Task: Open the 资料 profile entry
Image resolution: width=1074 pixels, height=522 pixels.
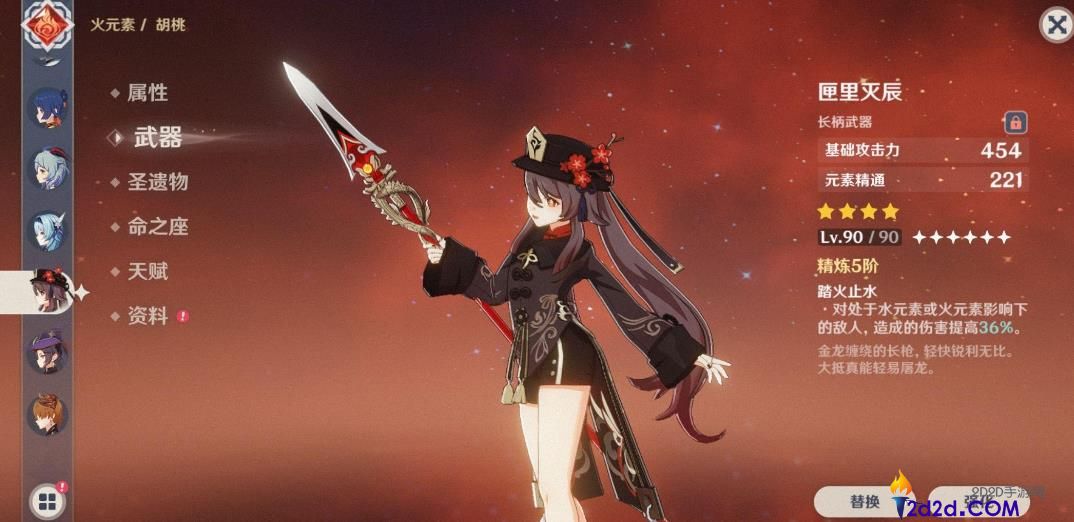Action: (147, 316)
